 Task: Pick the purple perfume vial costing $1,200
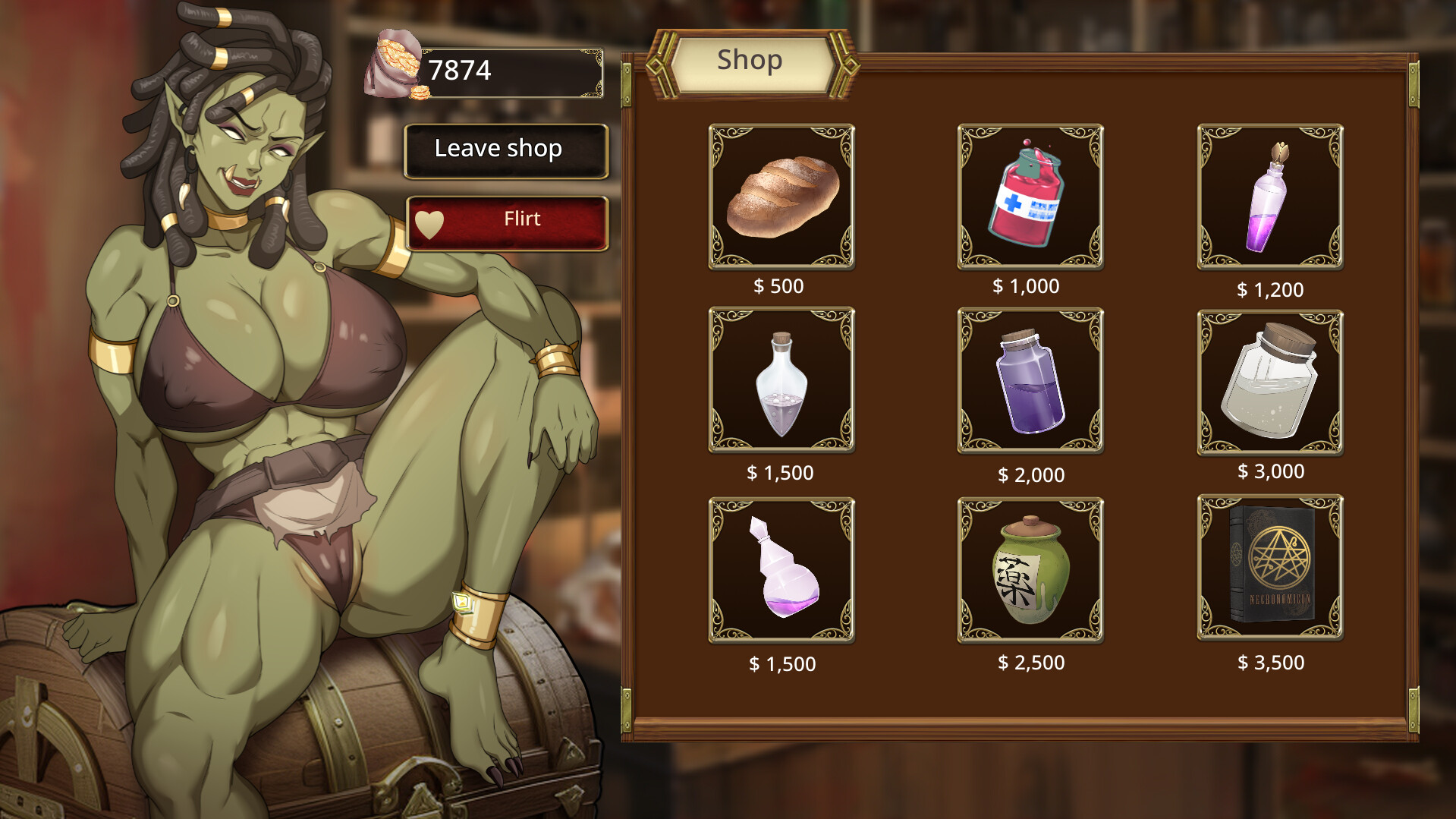tap(1269, 196)
